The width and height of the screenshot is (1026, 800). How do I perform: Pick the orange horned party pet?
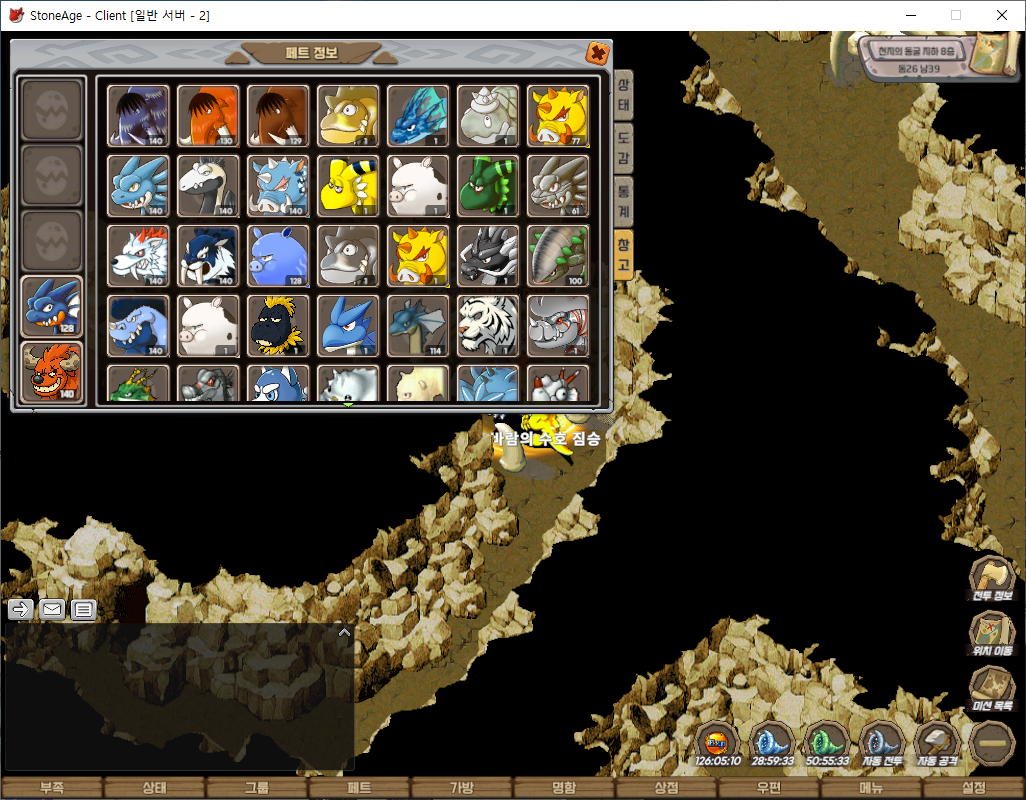pos(52,372)
